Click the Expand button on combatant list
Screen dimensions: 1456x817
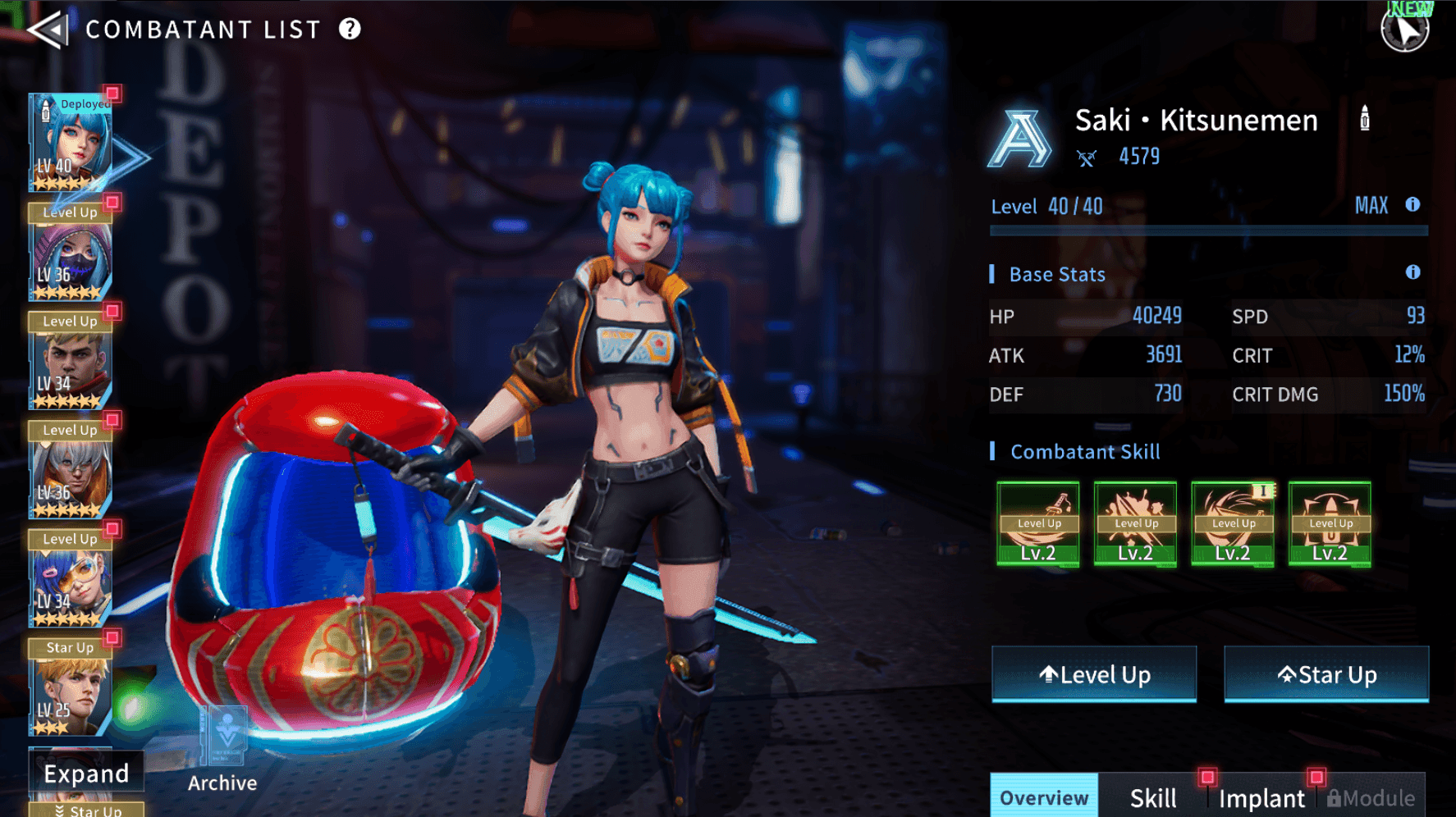86,774
